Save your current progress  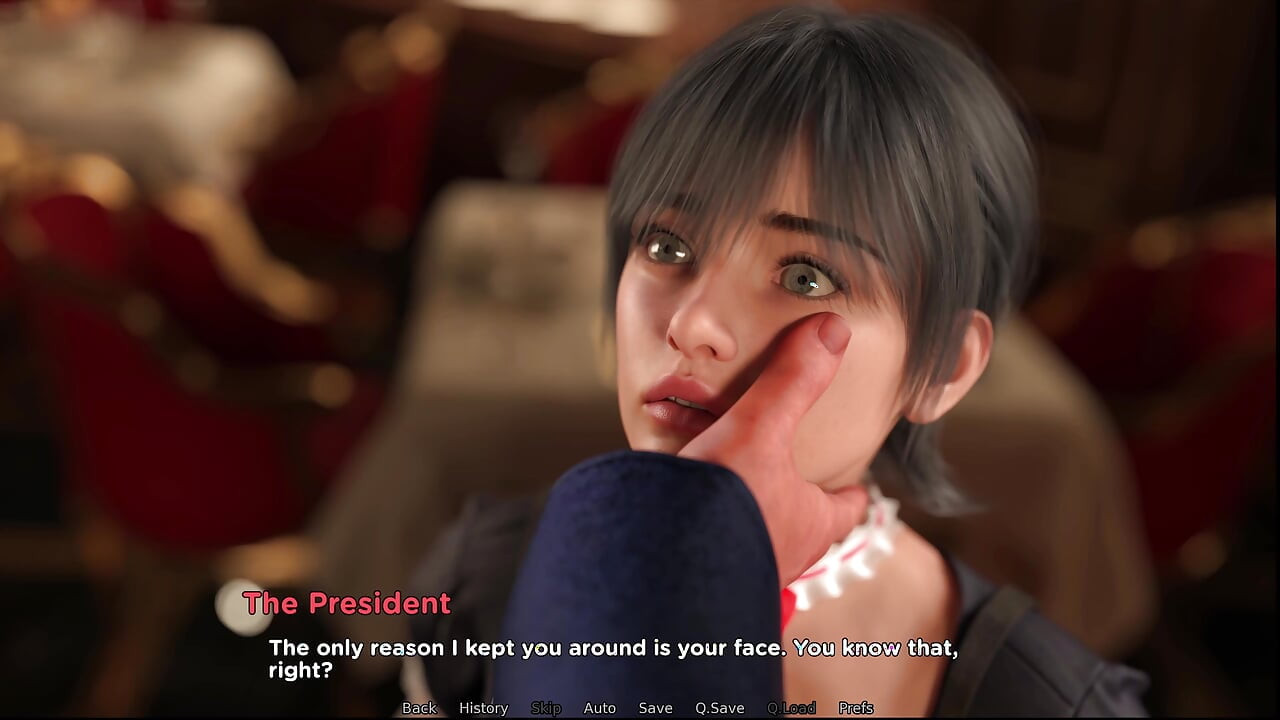click(x=655, y=708)
